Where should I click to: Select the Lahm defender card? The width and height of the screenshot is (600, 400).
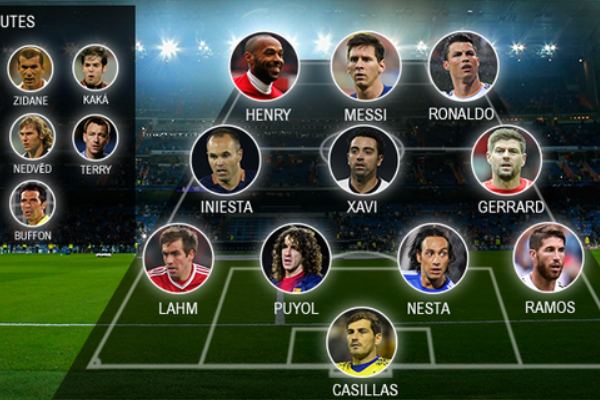(x=178, y=257)
